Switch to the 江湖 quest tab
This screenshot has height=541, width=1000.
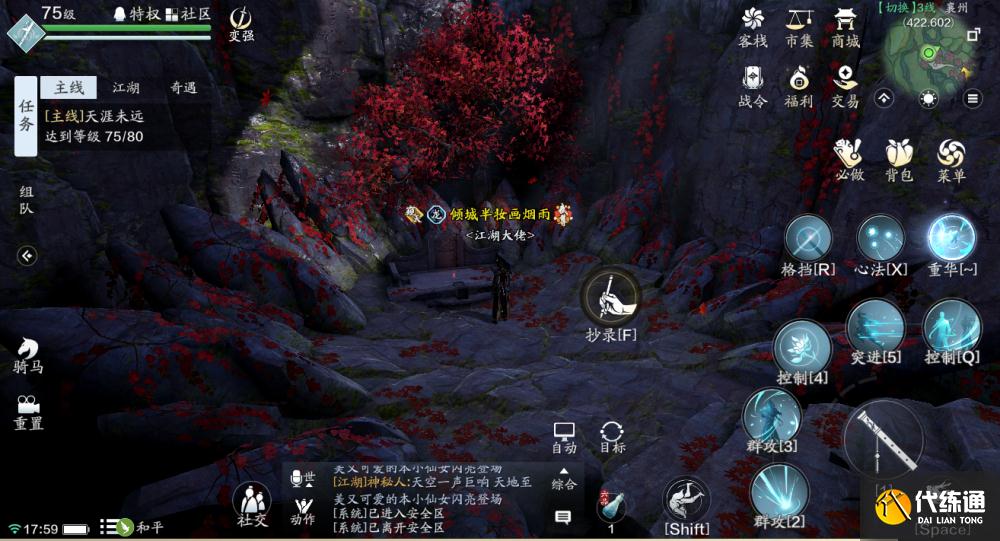(126, 88)
